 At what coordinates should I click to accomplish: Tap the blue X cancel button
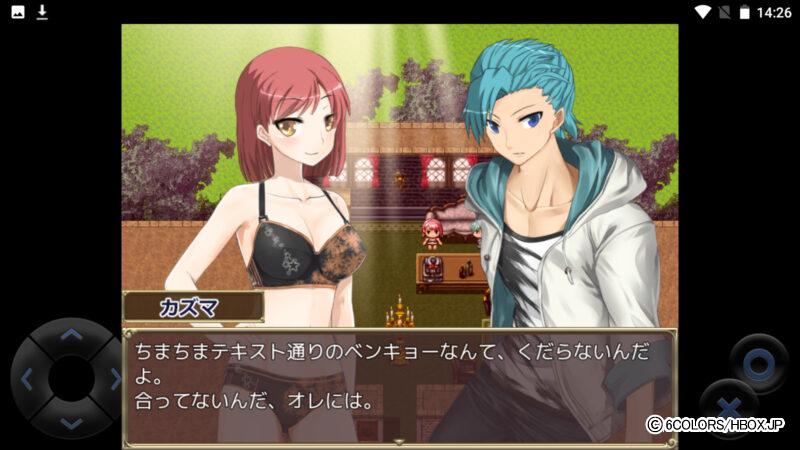[728, 407]
